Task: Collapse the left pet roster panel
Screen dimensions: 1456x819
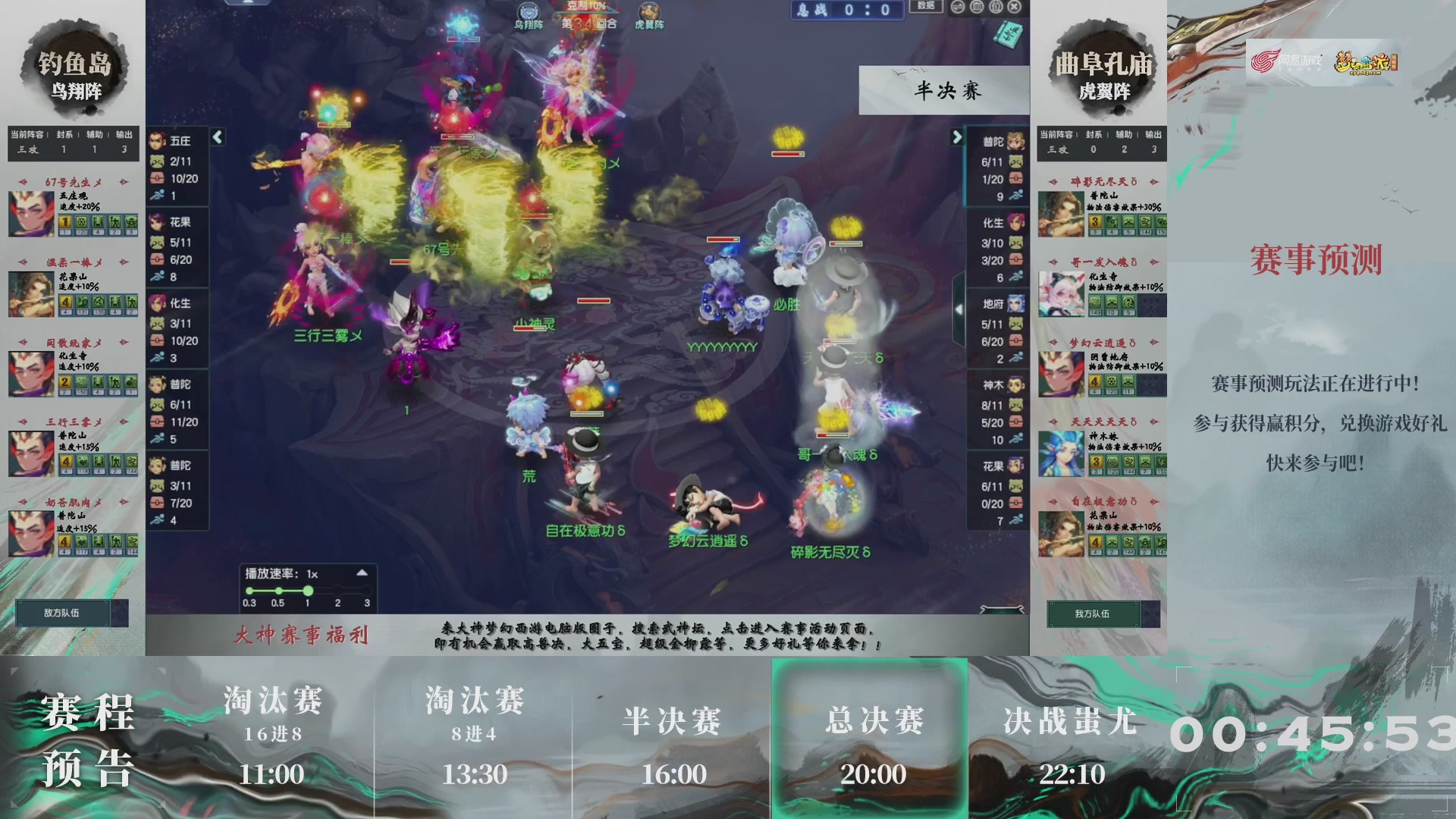Action: (217, 138)
